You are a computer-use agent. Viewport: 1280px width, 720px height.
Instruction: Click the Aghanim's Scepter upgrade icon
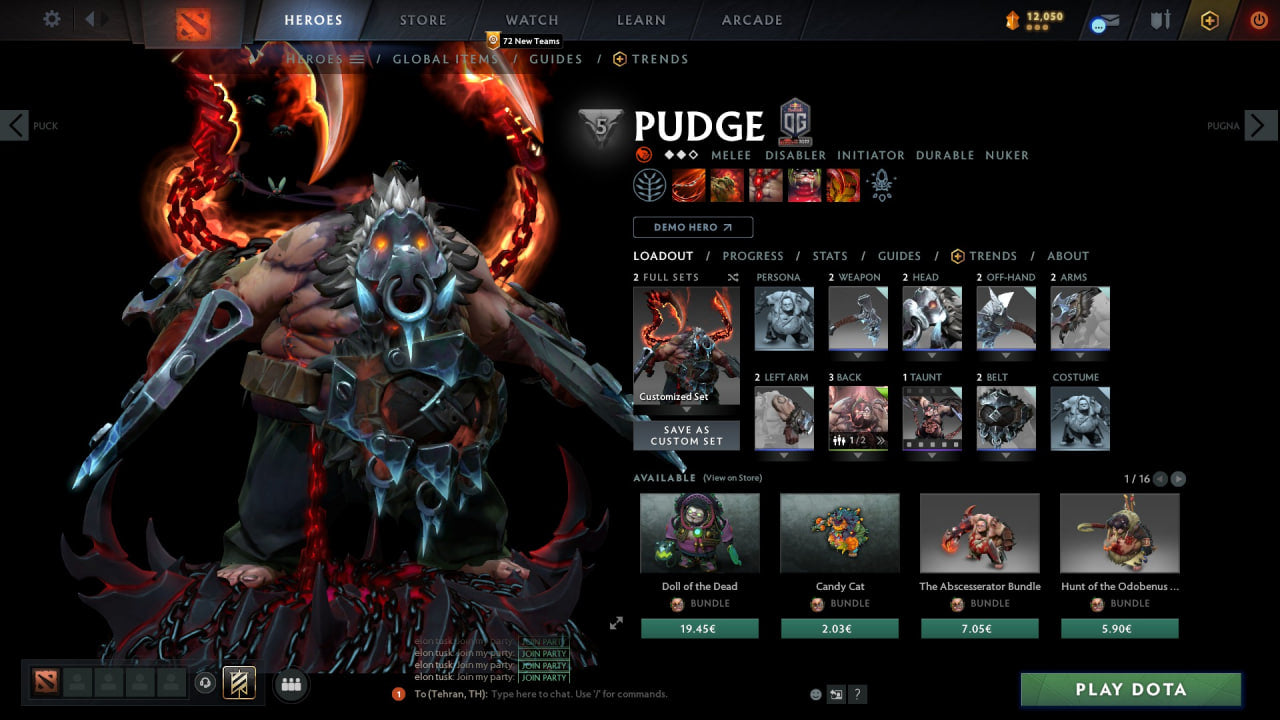tap(880, 184)
